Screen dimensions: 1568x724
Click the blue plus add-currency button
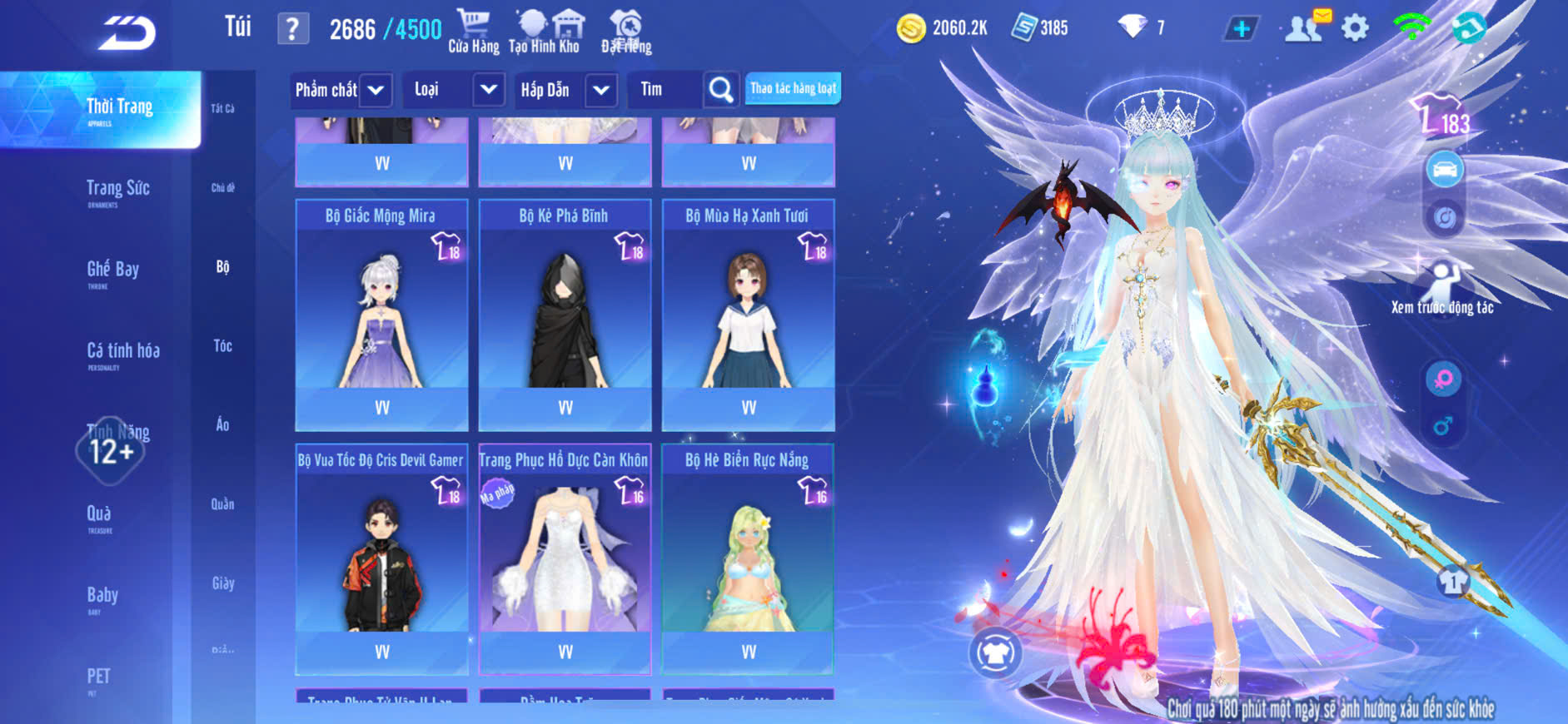click(x=1241, y=29)
